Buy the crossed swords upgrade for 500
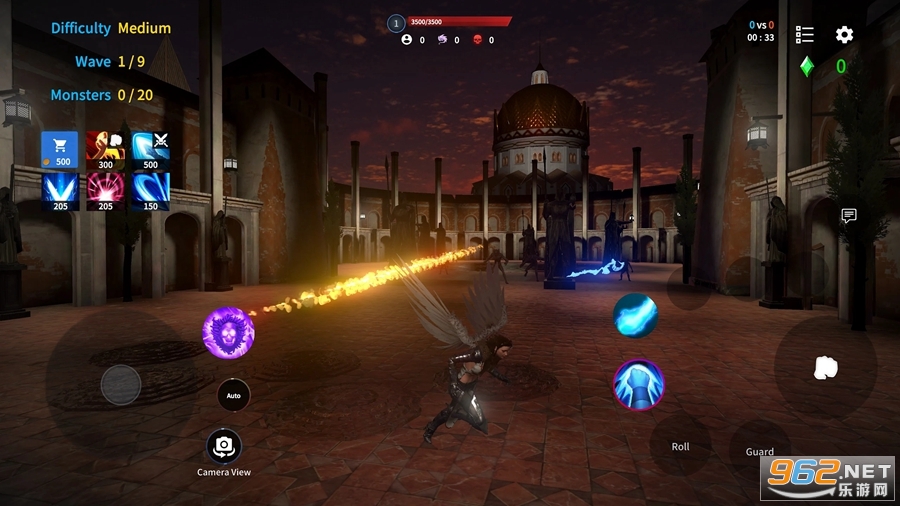The width and height of the screenshot is (900, 506). tap(150, 150)
